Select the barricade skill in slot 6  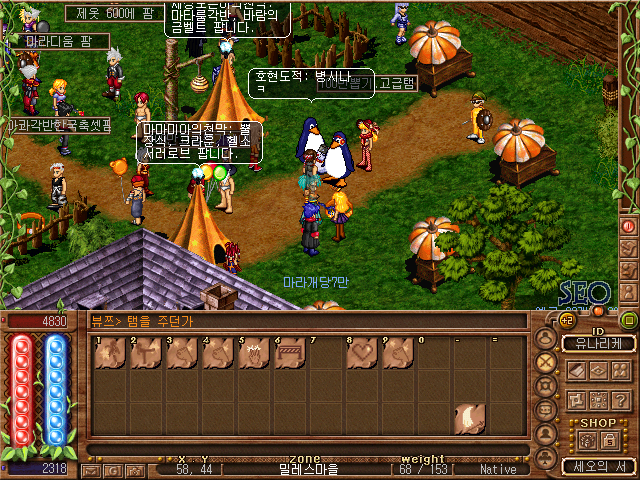[x=289, y=353]
